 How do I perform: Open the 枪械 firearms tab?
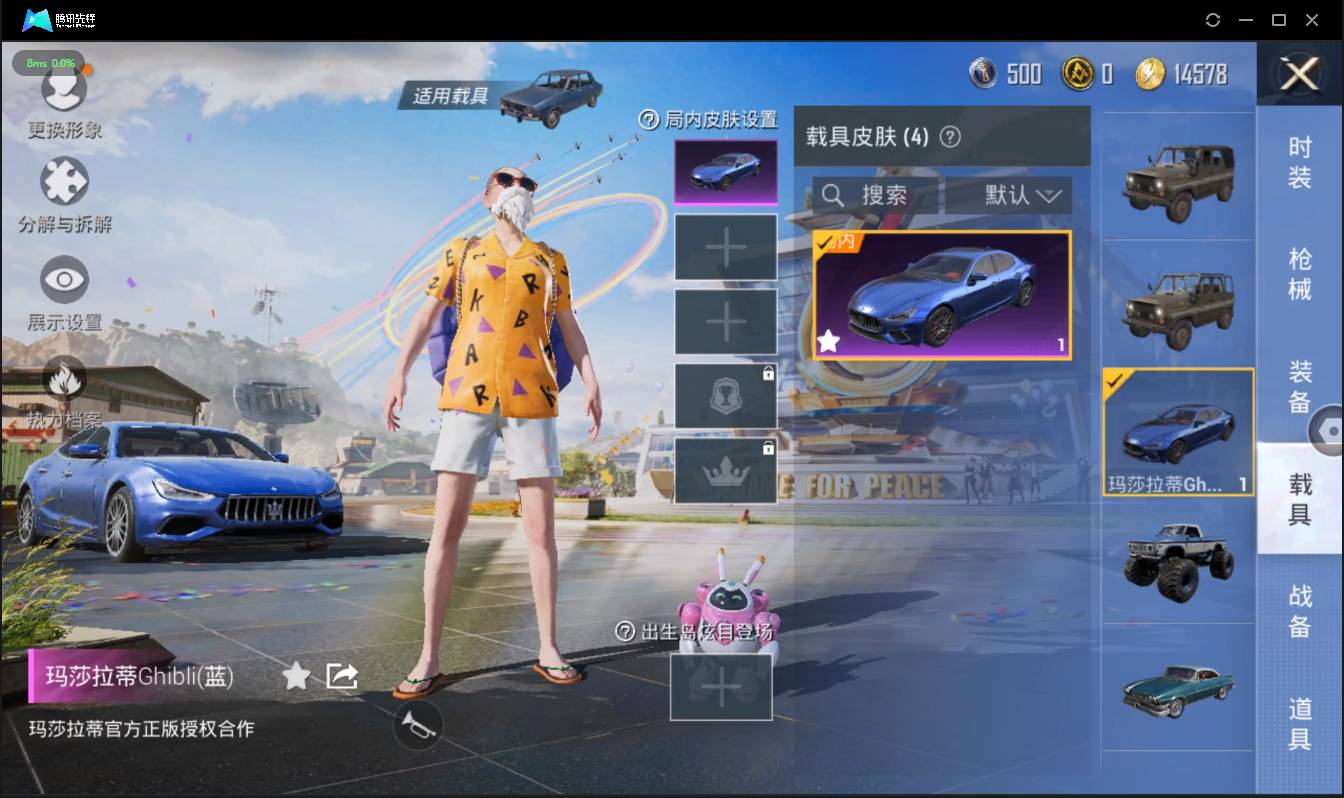[x=1299, y=273]
